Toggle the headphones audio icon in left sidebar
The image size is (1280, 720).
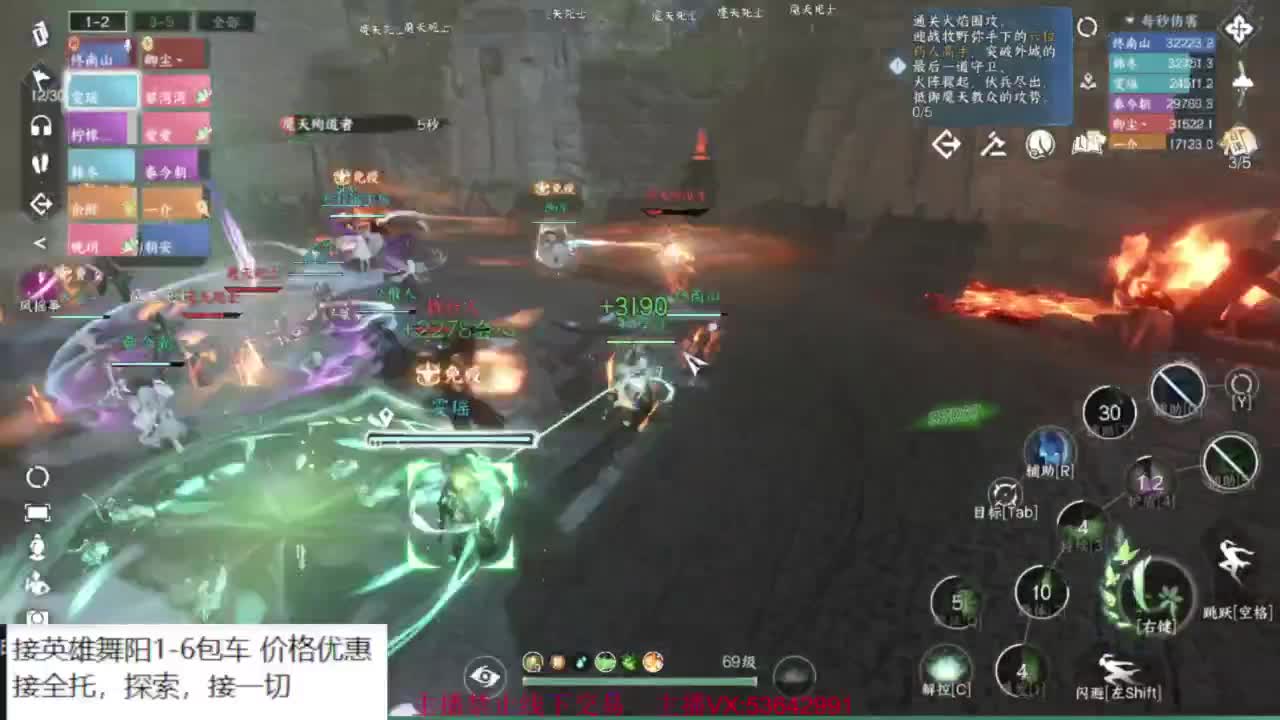tap(40, 125)
